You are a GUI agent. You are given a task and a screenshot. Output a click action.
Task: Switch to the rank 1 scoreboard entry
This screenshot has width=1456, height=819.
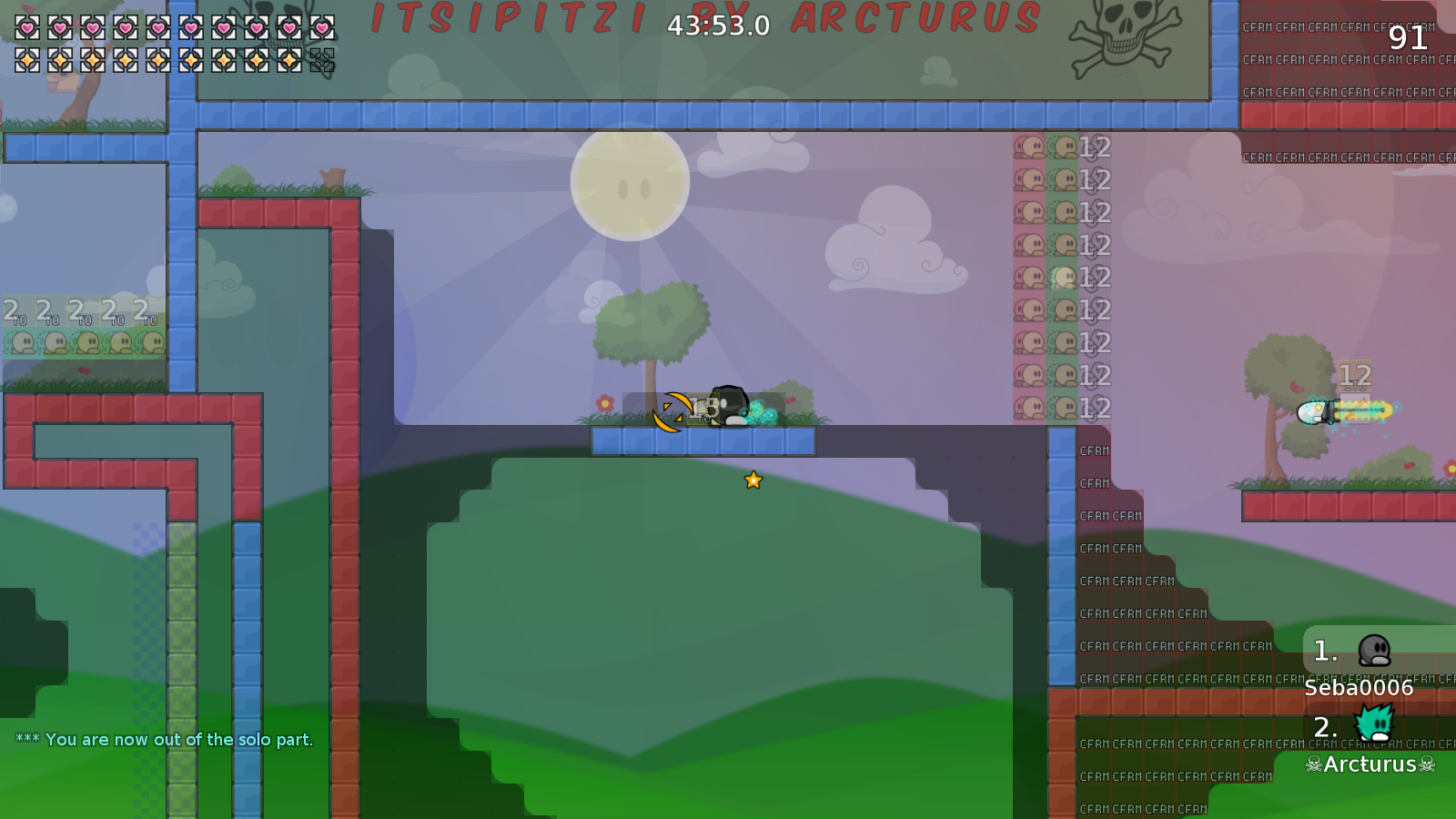point(1324,652)
